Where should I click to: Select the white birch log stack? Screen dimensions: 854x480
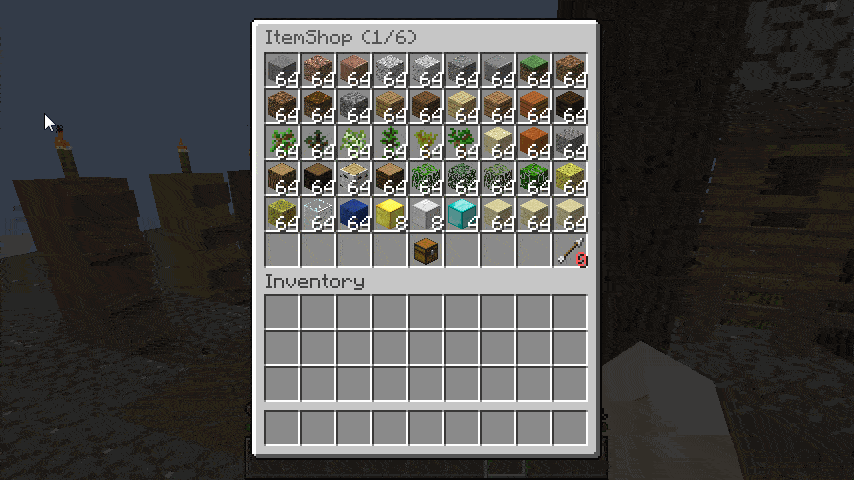click(354, 178)
